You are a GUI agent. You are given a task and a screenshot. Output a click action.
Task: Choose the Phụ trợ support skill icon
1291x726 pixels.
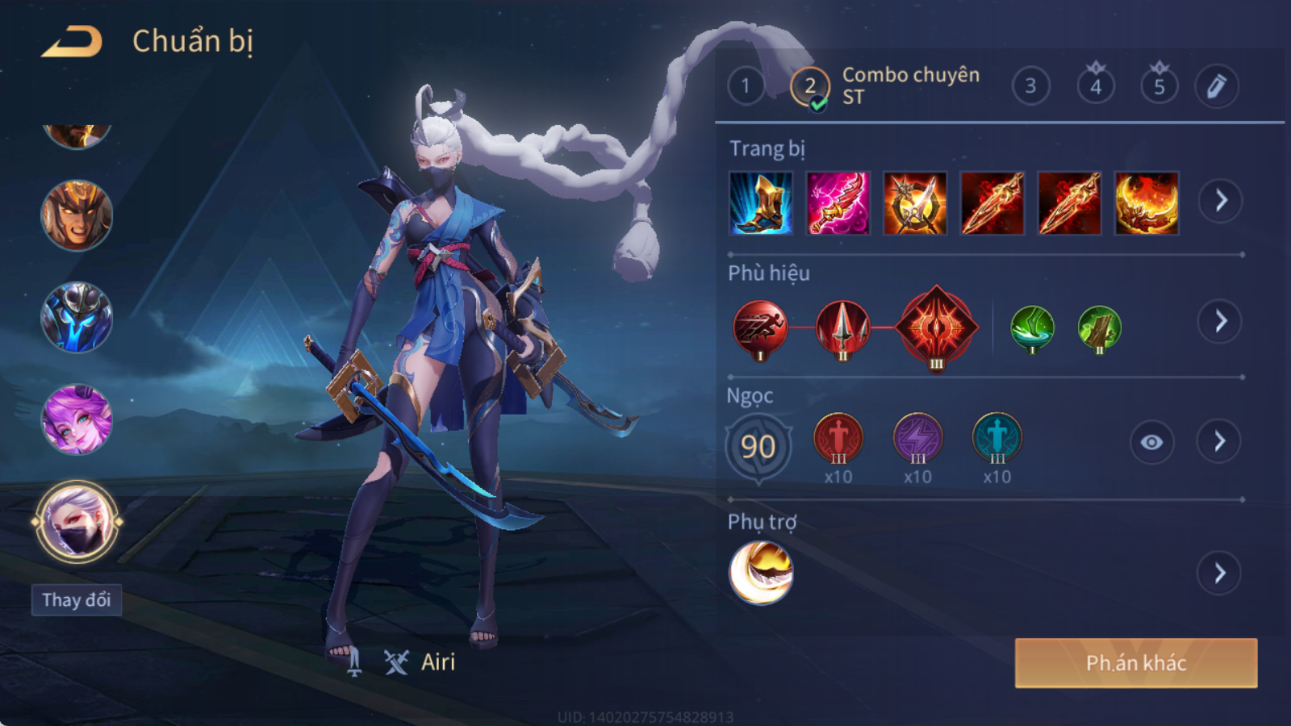pyautogui.click(x=761, y=573)
